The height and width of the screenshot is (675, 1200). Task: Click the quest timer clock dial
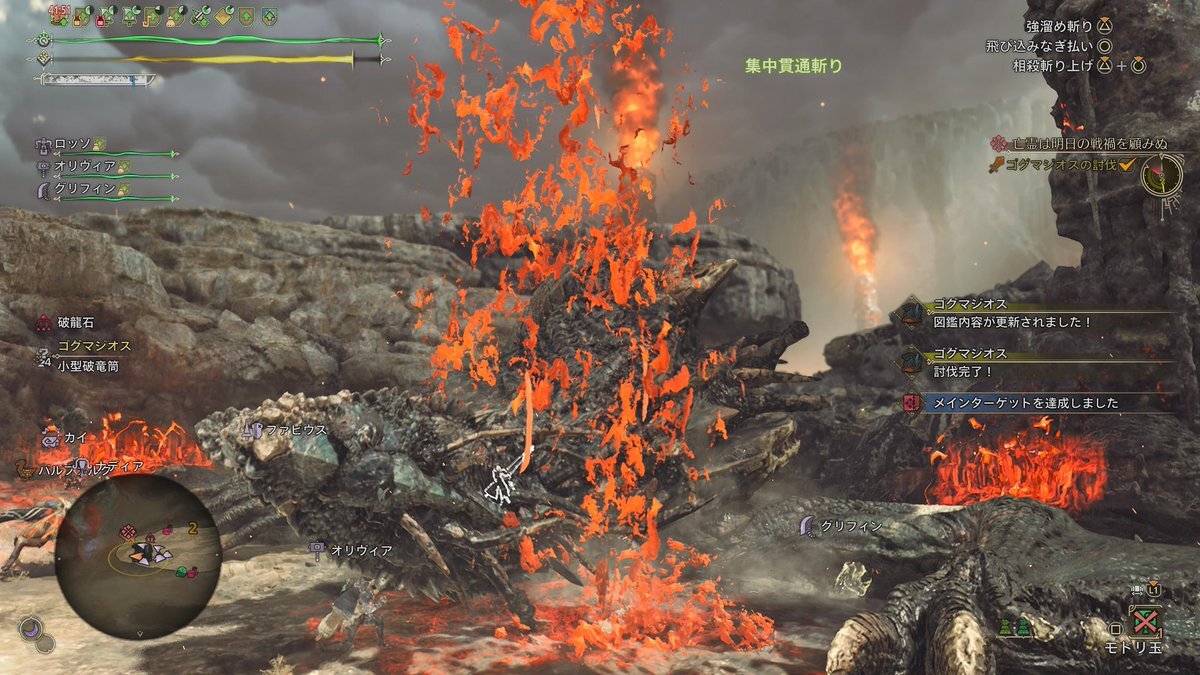click(1163, 178)
